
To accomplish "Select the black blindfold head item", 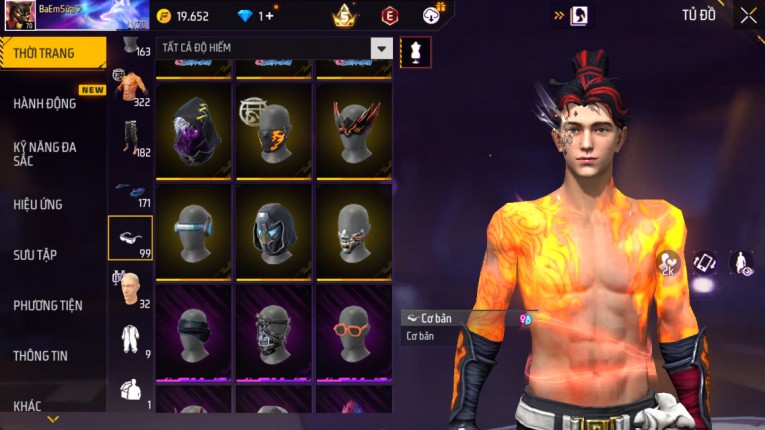I will [x=194, y=331].
